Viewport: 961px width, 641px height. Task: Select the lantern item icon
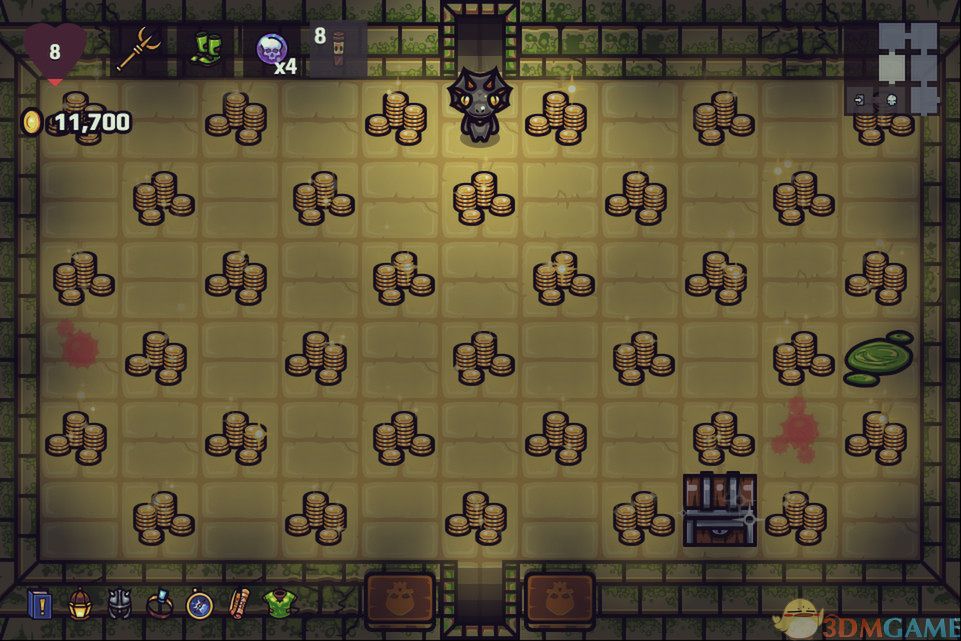coord(80,603)
